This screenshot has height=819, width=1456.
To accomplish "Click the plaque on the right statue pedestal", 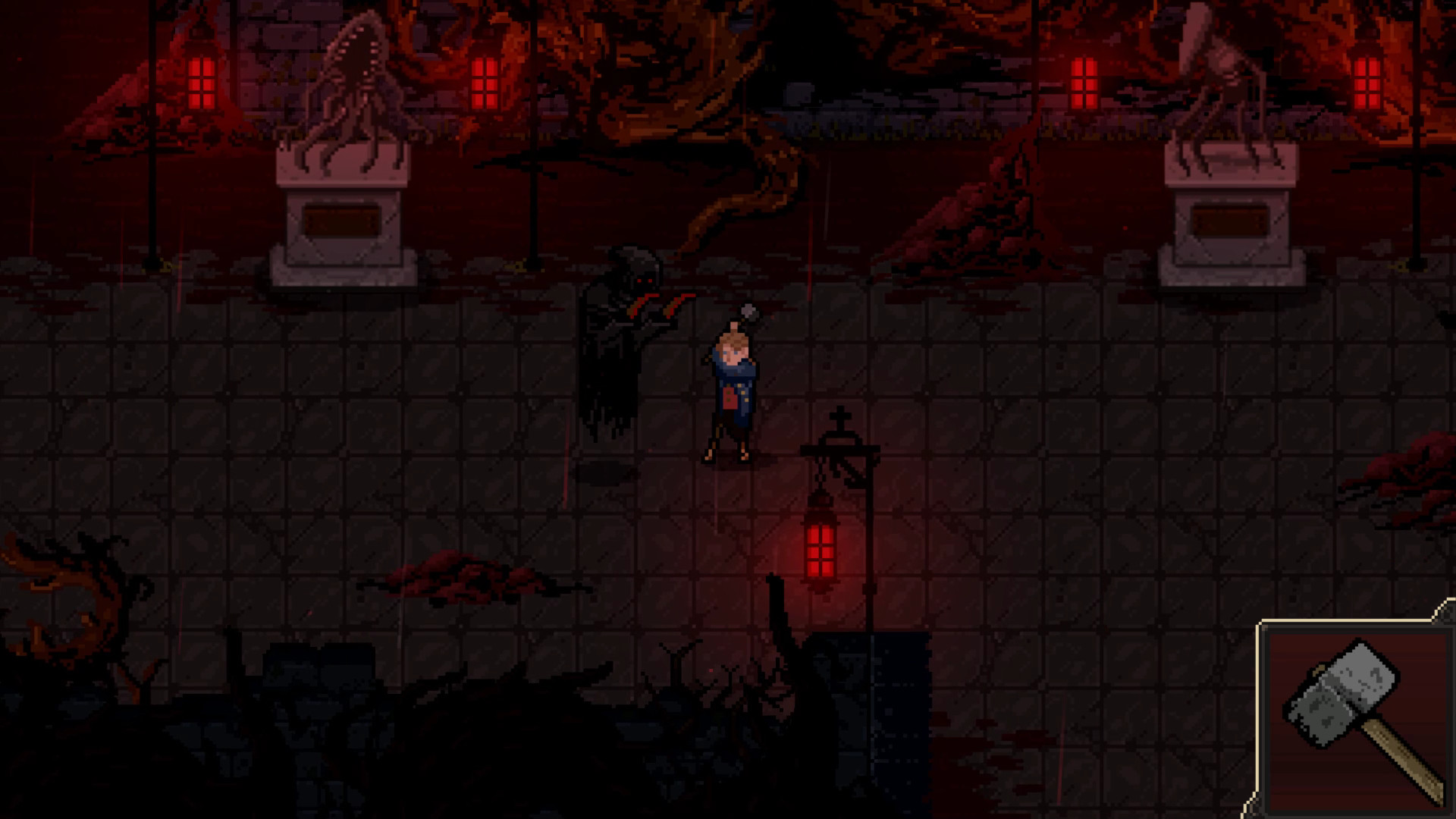I will pos(1228,220).
